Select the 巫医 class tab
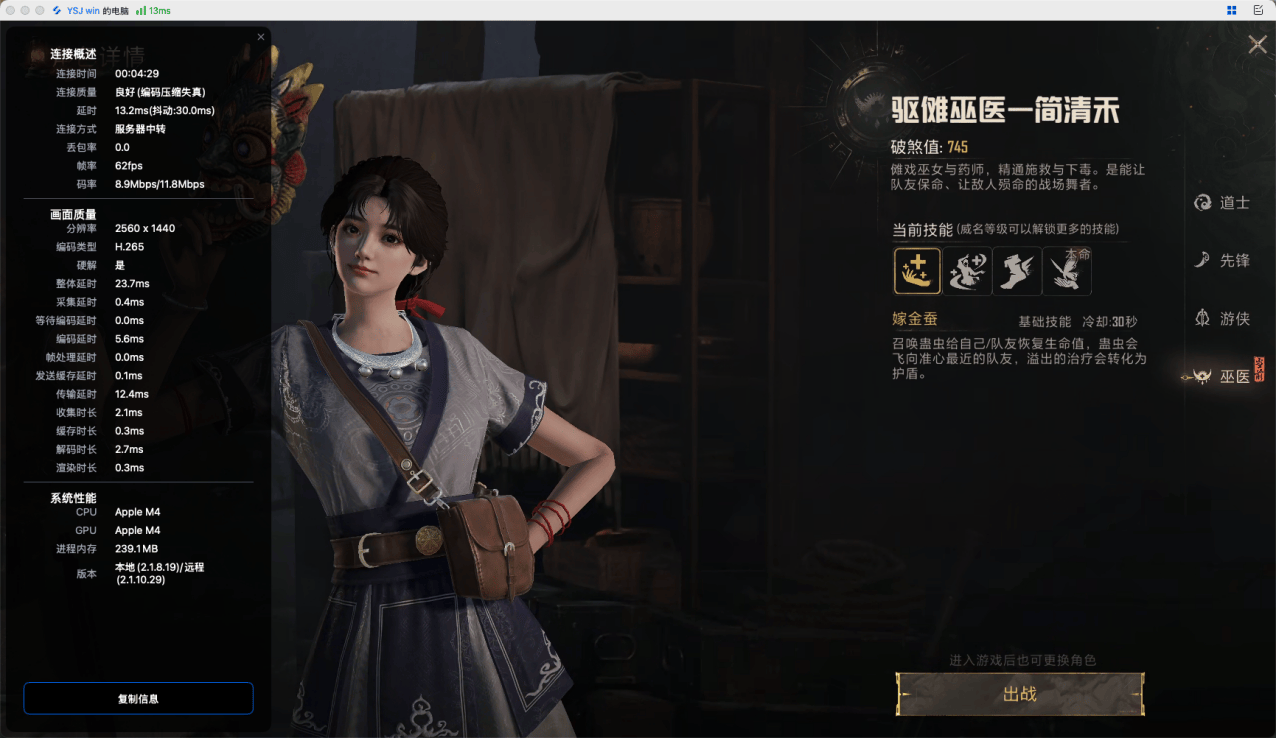 point(1222,377)
